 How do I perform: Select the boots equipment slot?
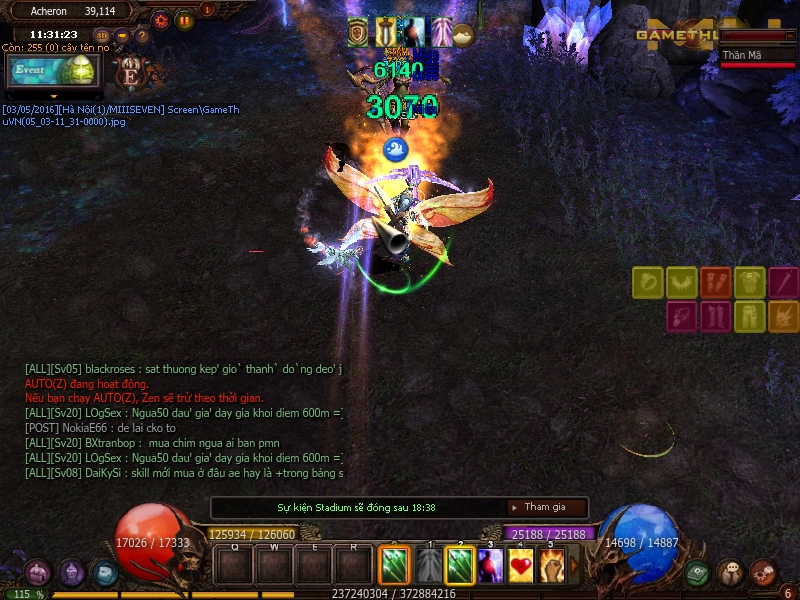716,317
